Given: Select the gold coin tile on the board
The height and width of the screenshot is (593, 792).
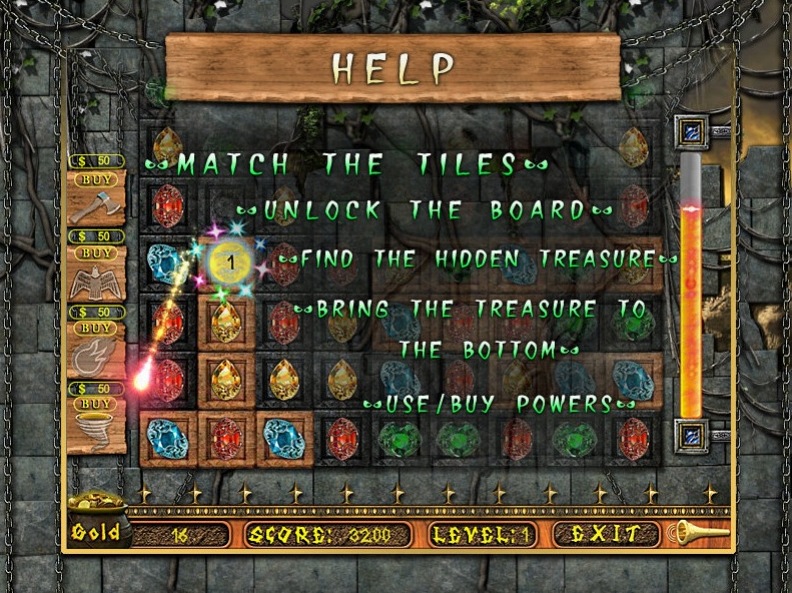Looking at the screenshot, I should pos(229,263).
